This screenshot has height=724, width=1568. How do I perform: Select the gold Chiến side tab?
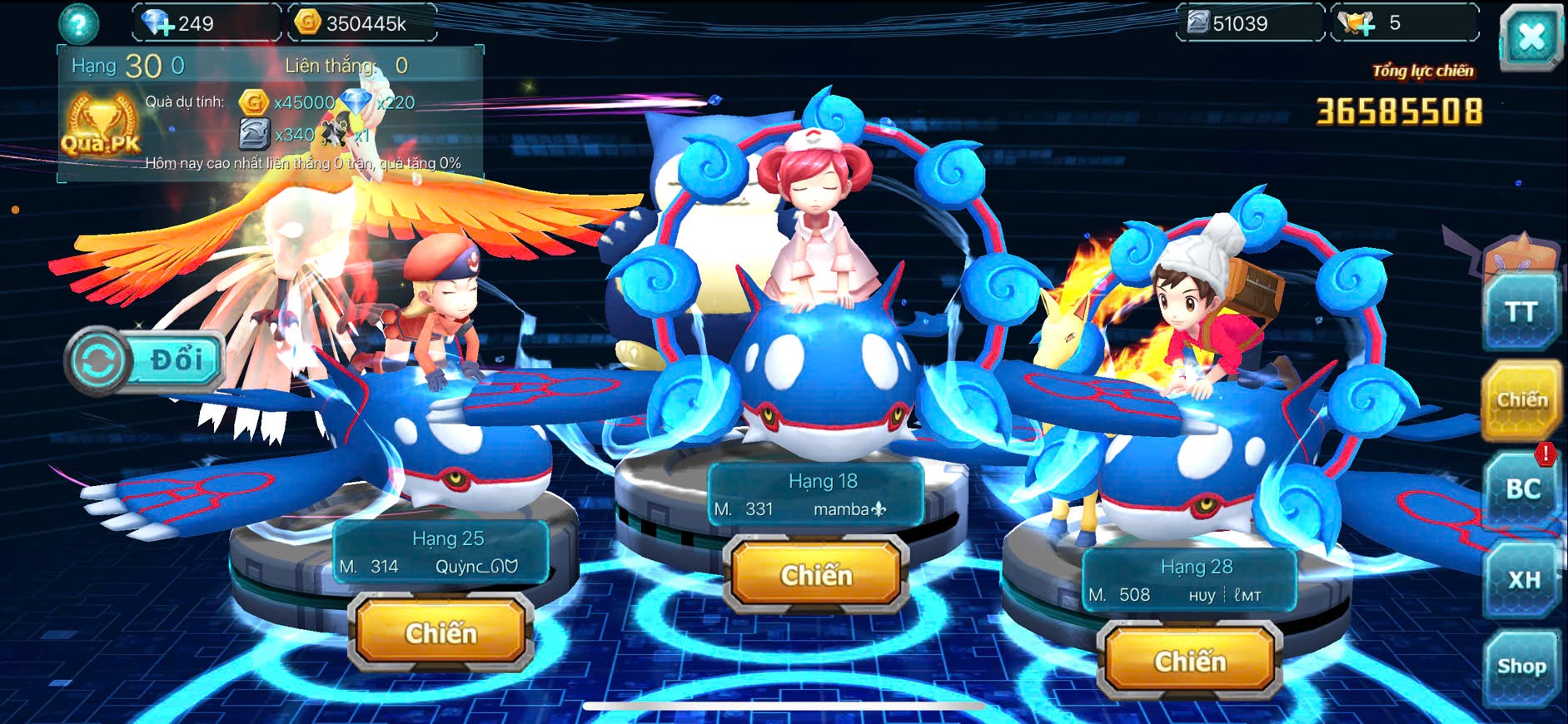(1521, 400)
